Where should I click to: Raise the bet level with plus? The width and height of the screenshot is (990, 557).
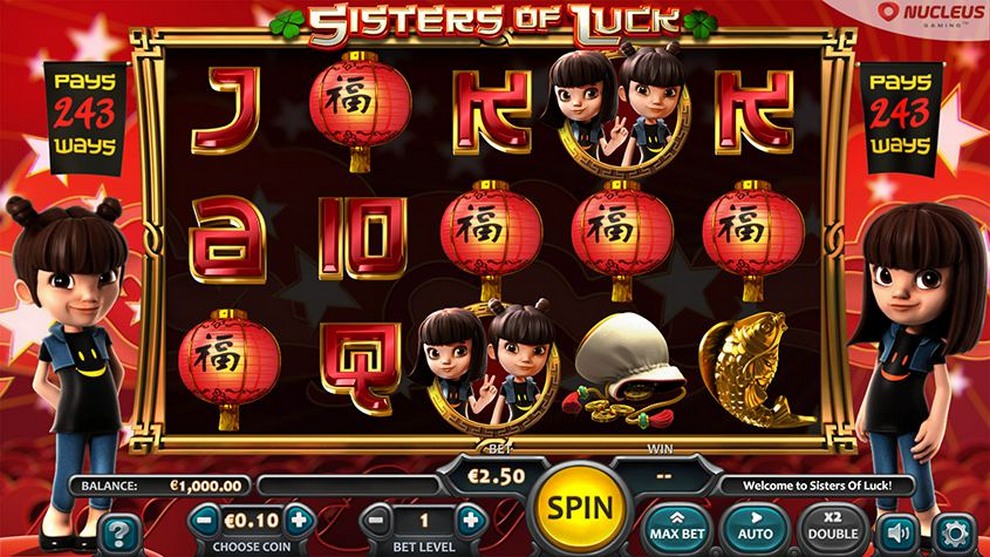[x=469, y=520]
